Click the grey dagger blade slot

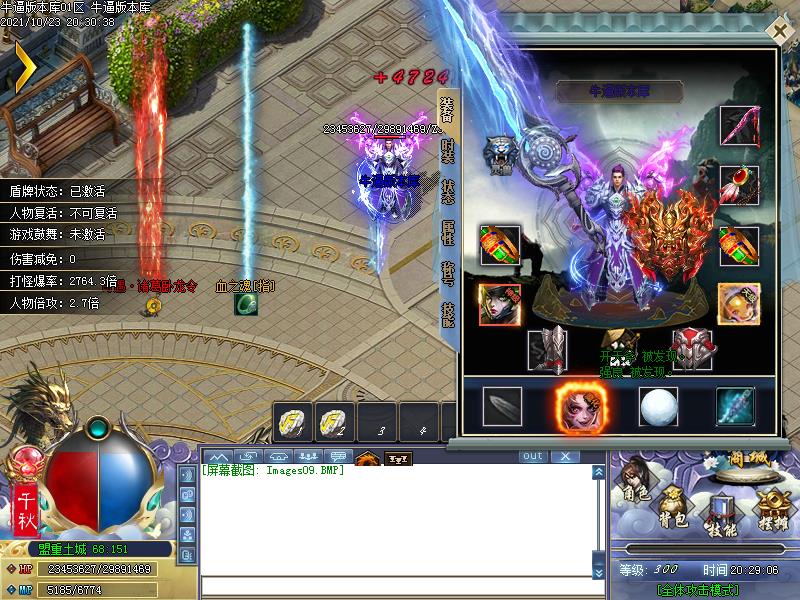502,405
